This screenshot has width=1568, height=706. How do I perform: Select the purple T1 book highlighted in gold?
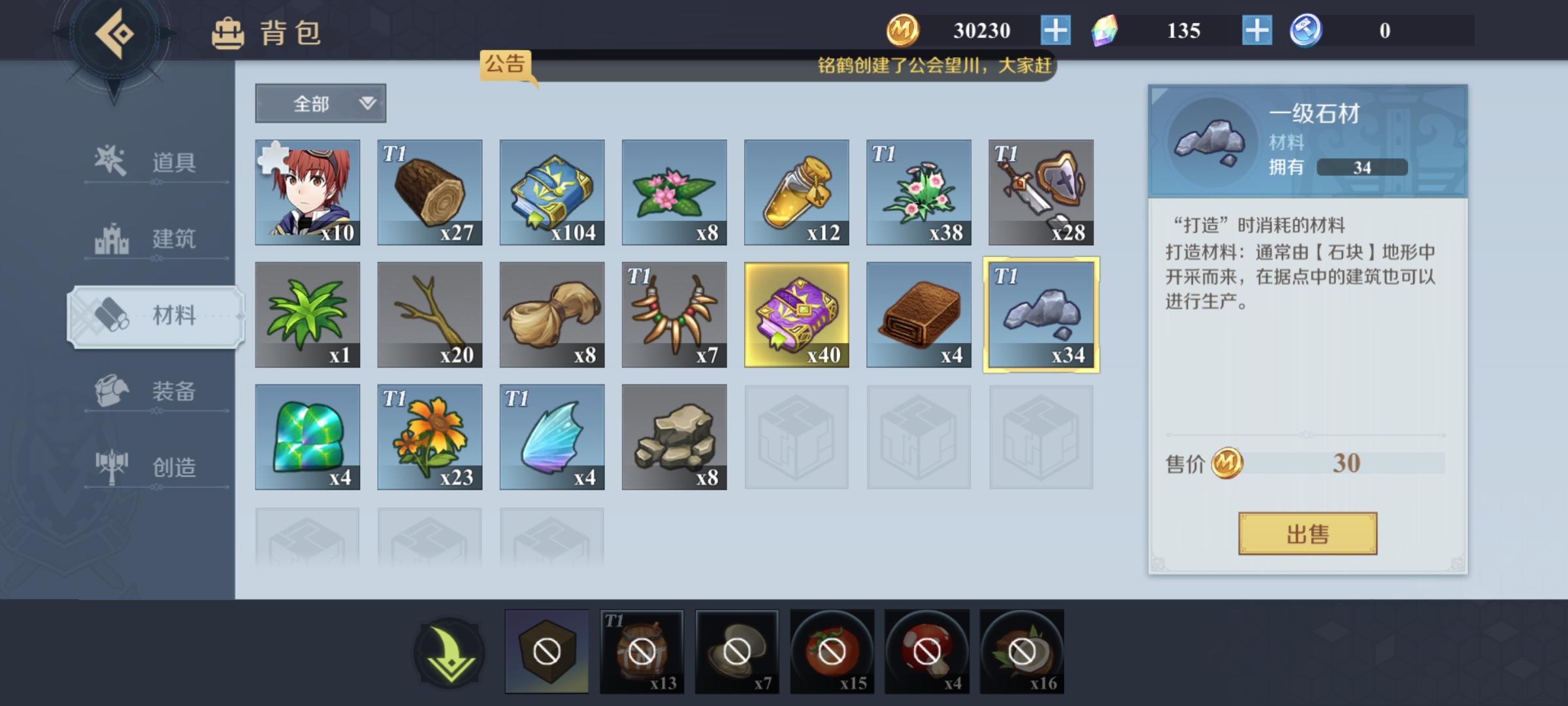[796, 314]
